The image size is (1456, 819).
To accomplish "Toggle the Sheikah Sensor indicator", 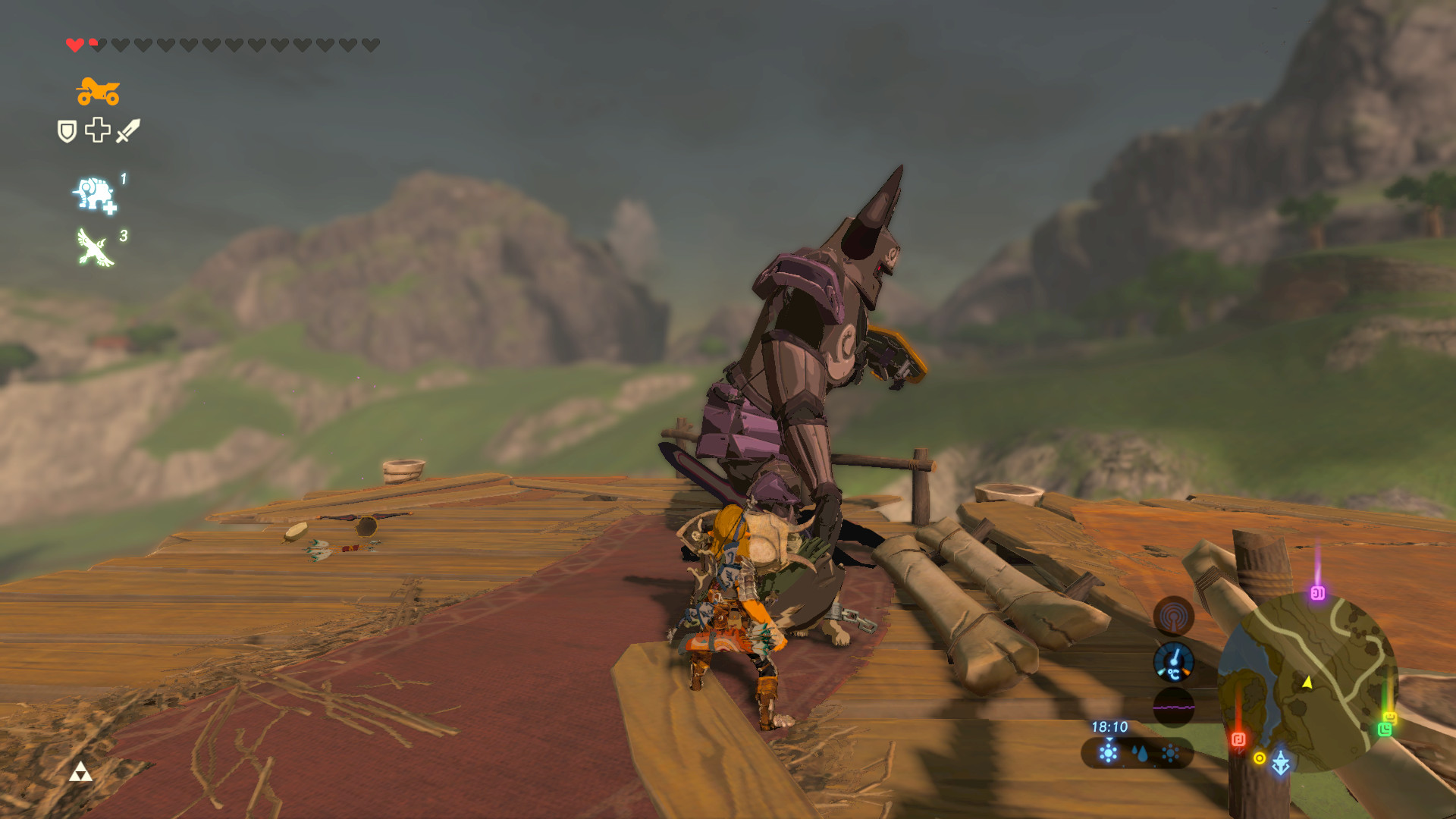I will coord(1175,615).
